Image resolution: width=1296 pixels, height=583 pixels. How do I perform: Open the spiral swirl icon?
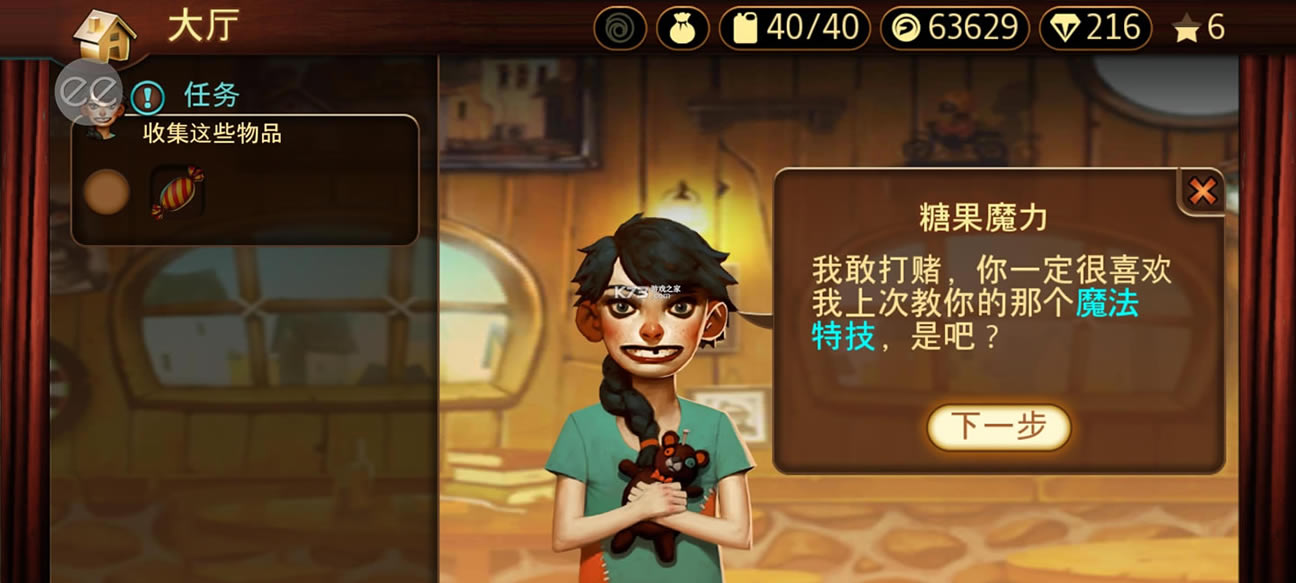click(x=620, y=28)
